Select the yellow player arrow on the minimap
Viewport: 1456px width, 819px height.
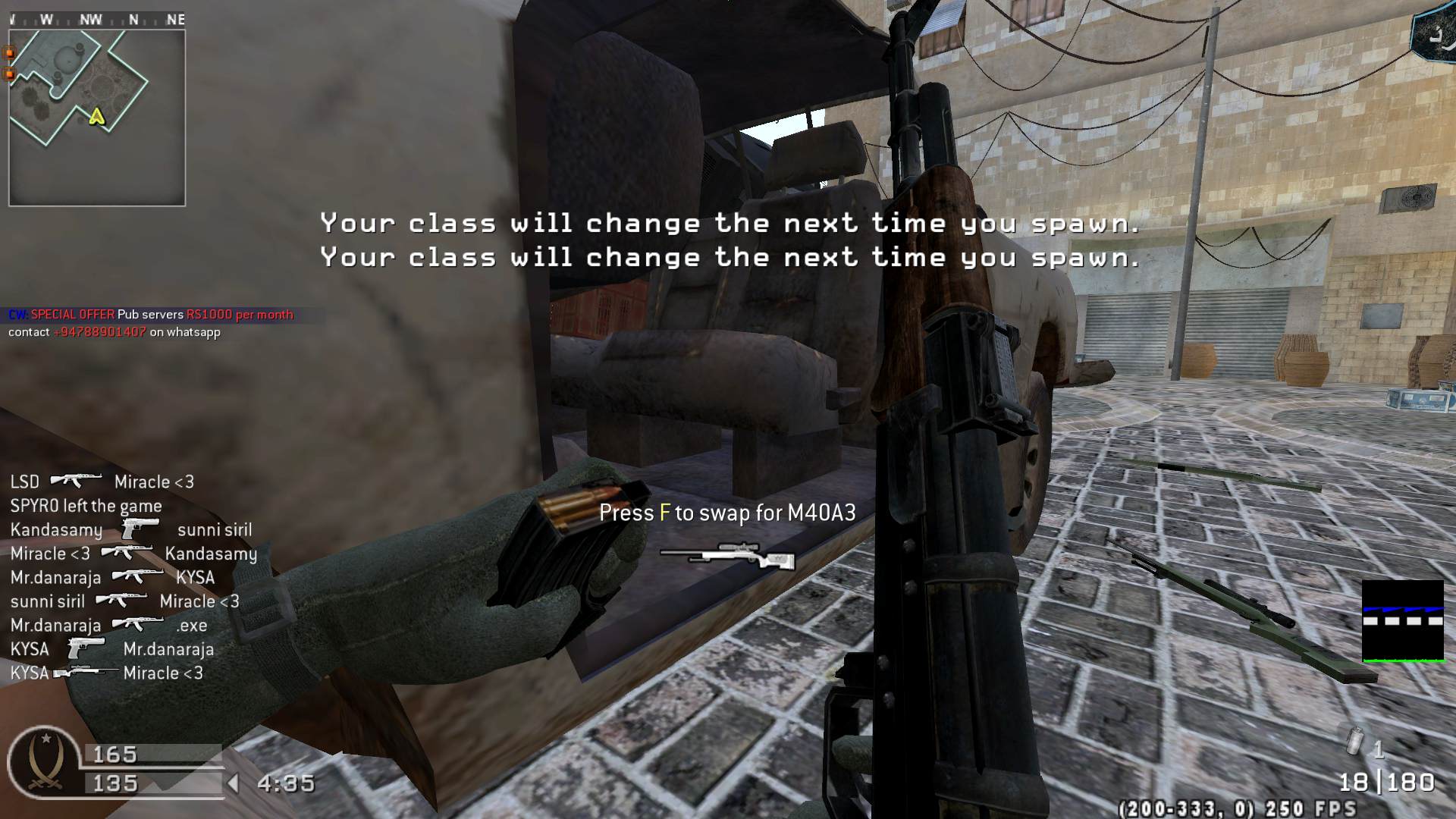(x=96, y=117)
